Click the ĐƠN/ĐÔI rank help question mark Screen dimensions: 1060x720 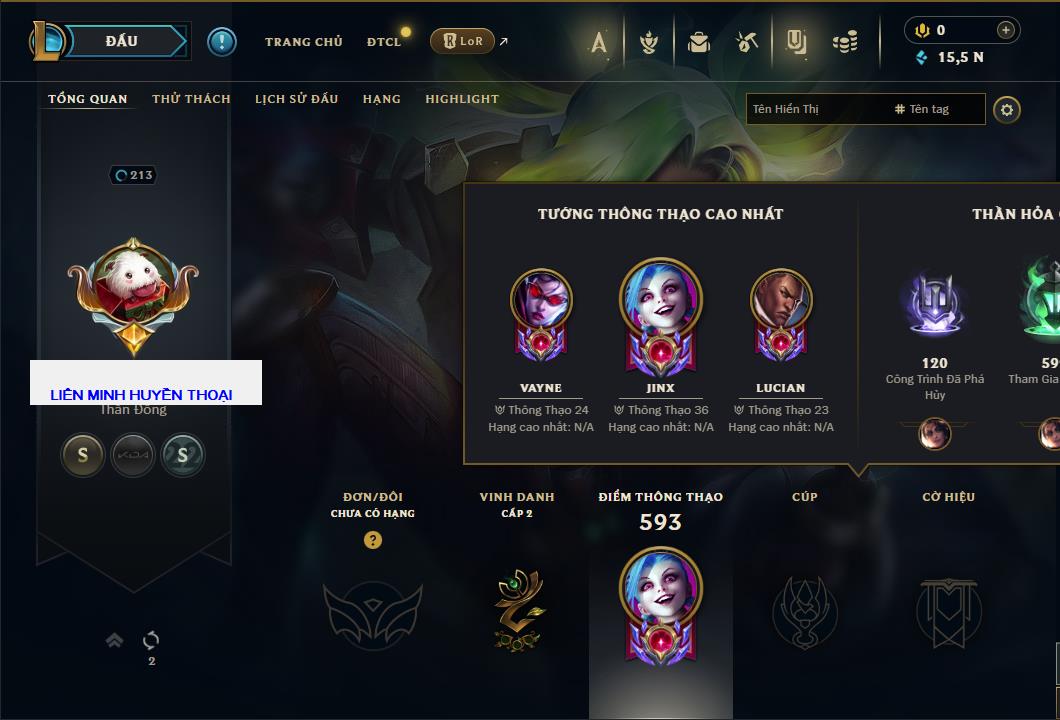pos(373,540)
